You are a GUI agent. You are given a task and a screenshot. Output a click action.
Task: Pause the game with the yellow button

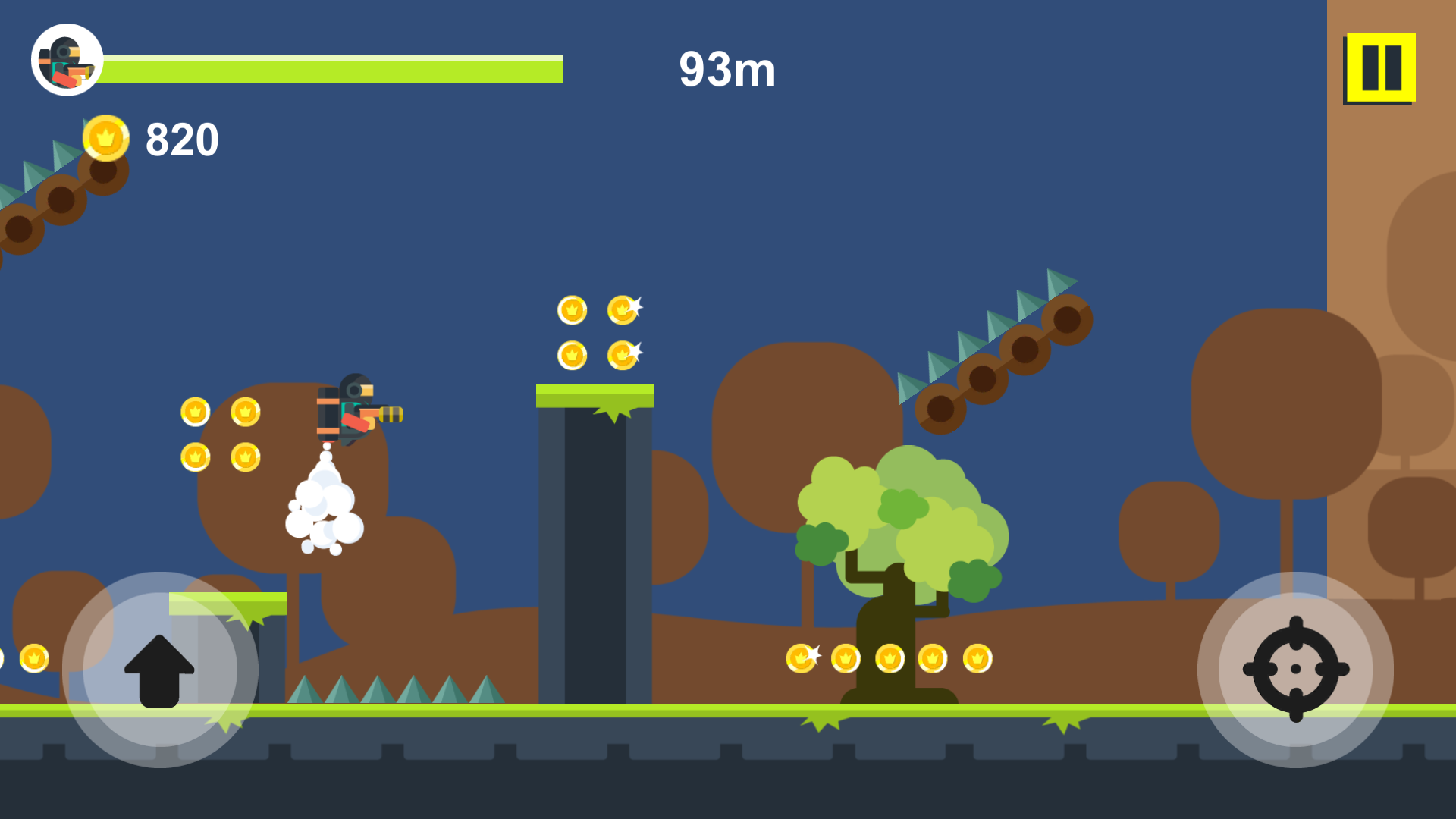click(x=1380, y=67)
